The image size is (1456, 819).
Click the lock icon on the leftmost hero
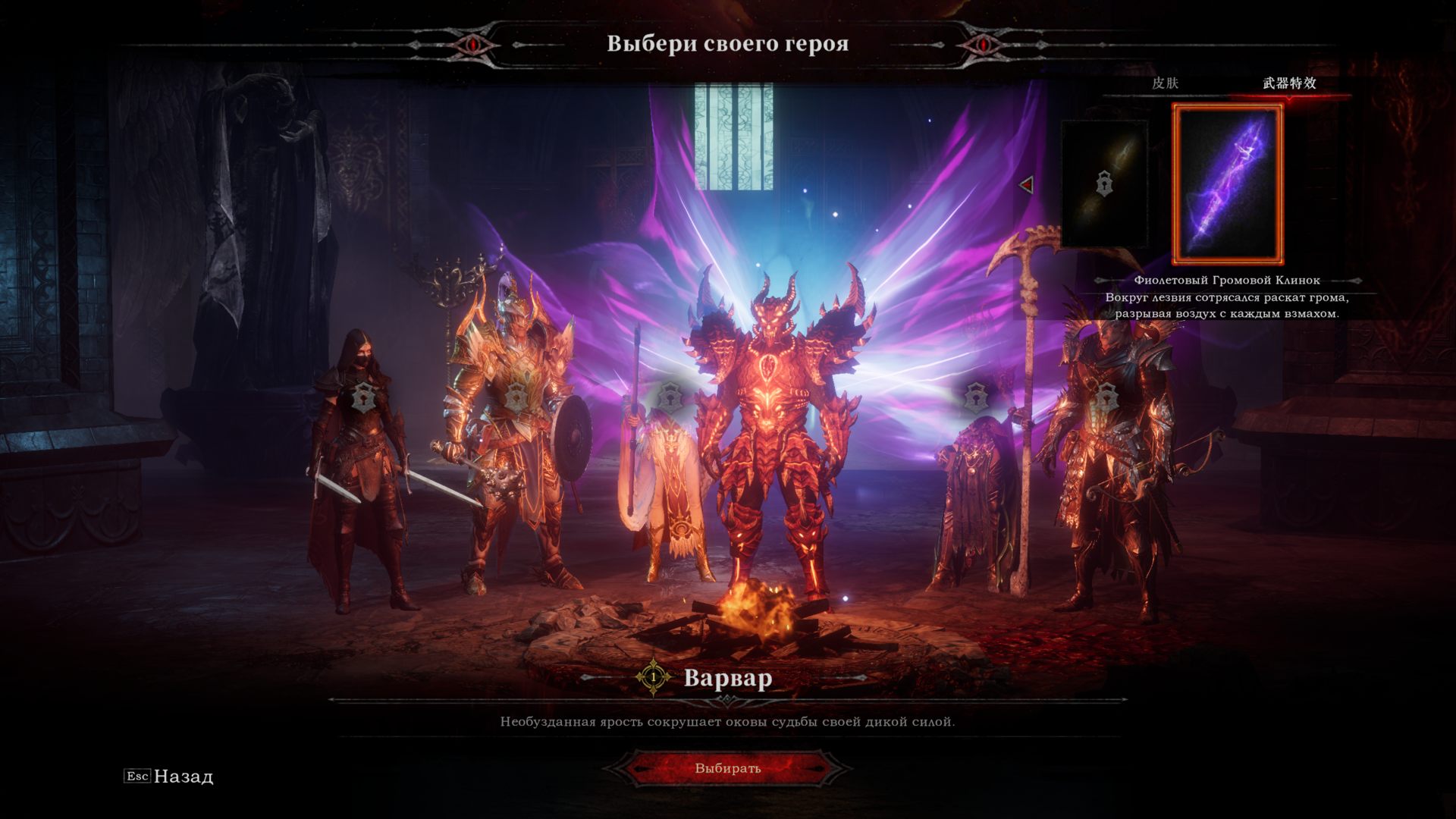(x=362, y=395)
